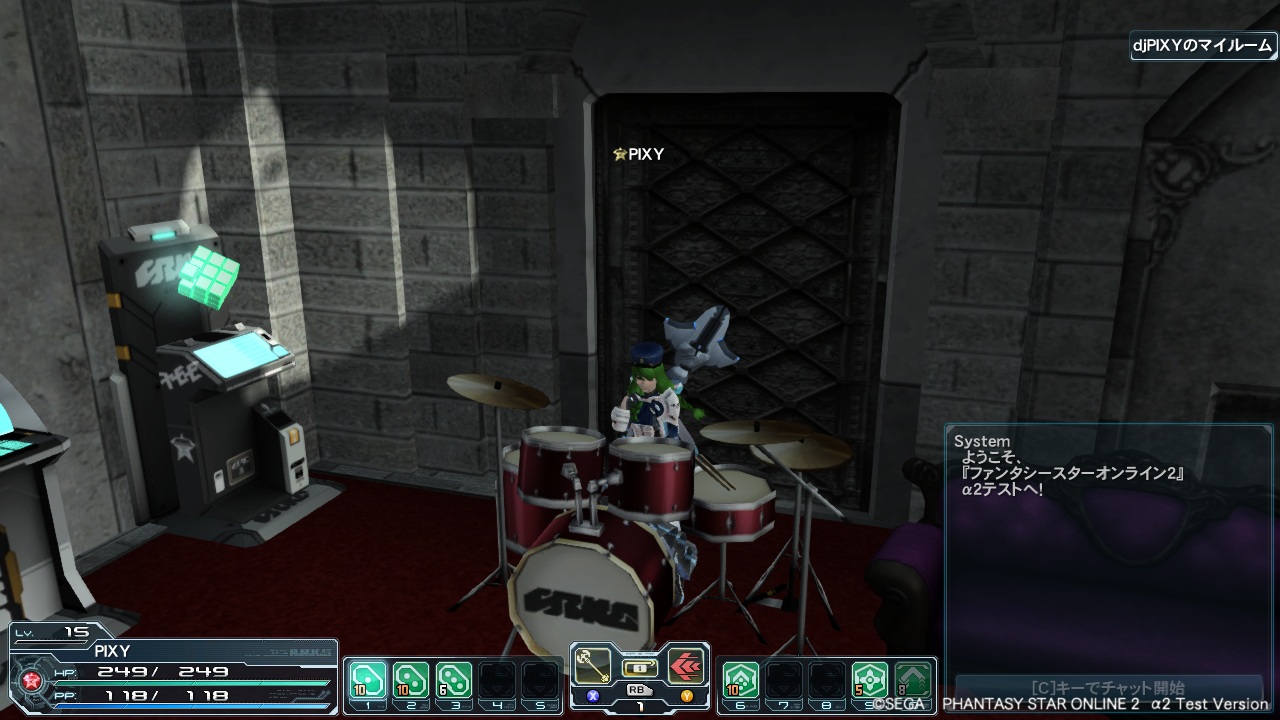The image size is (1280, 720).
Task: Use the three-dot item in slot 3
Action: click(x=454, y=680)
